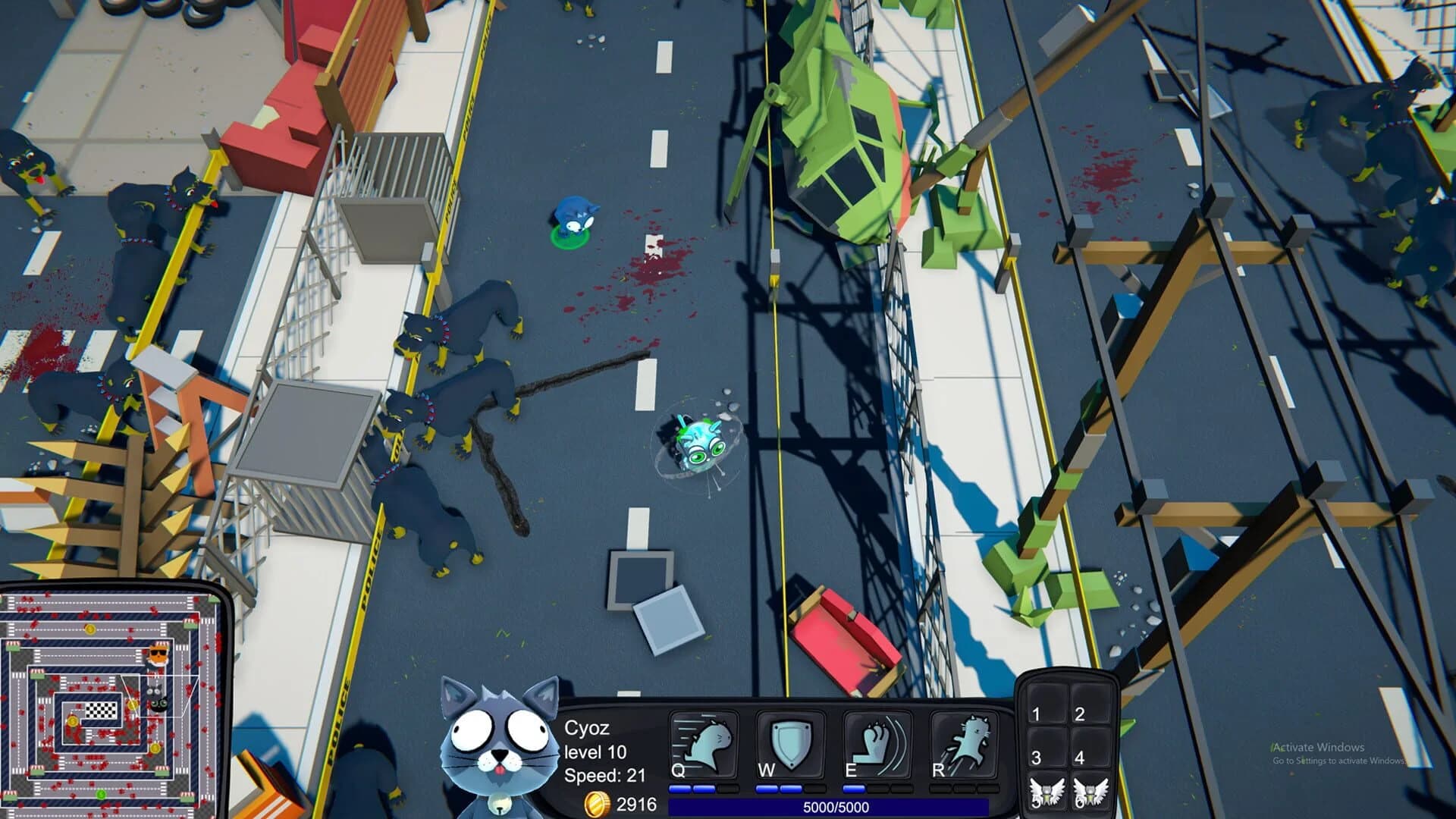
Task: Click the checkered finish flag on the minimap
Action: pyautogui.click(x=101, y=710)
